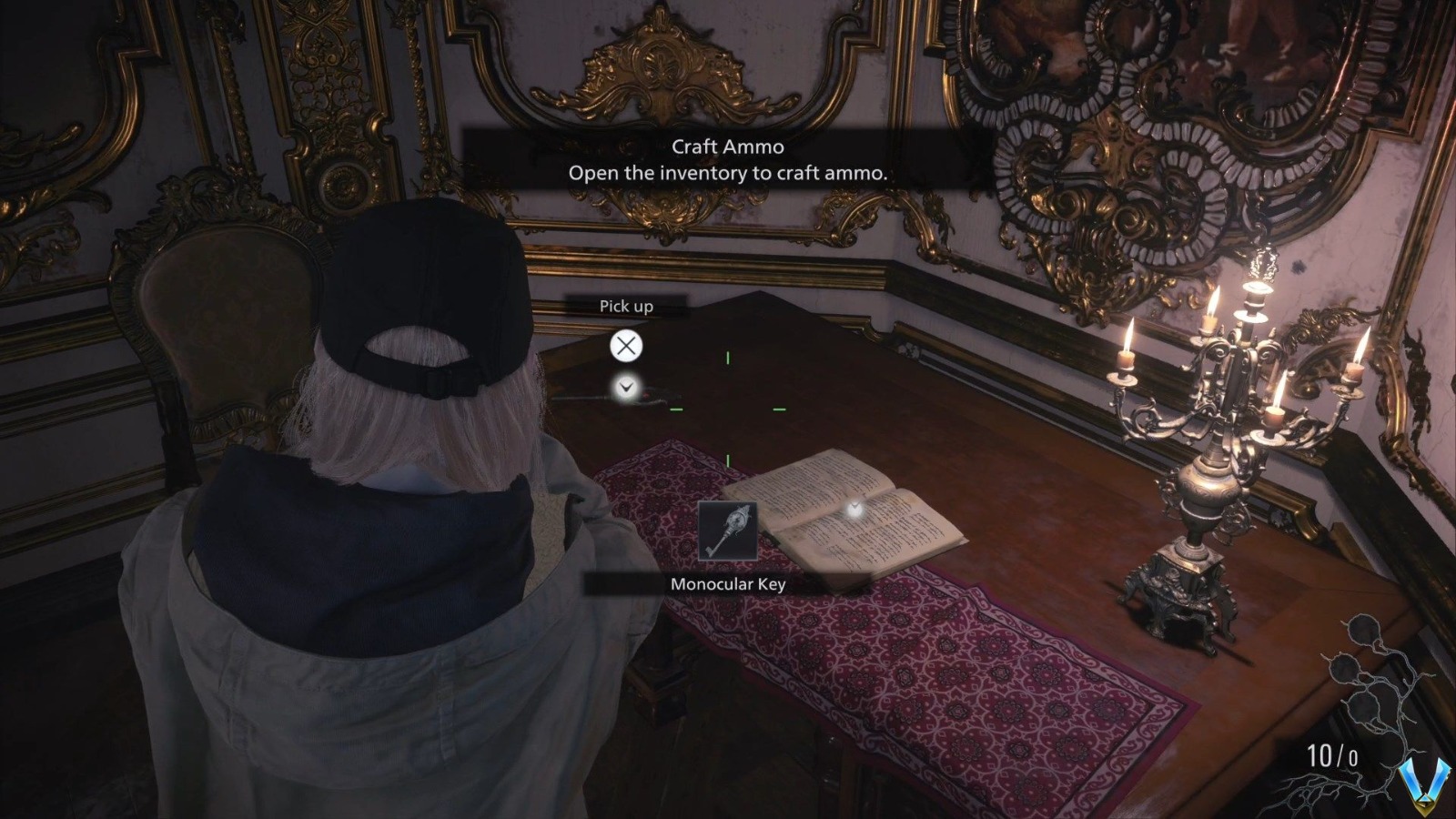The height and width of the screenshot is (819, 1456).
Task: Click the circular X glyph under Pick up
Action: click(625, 346)
